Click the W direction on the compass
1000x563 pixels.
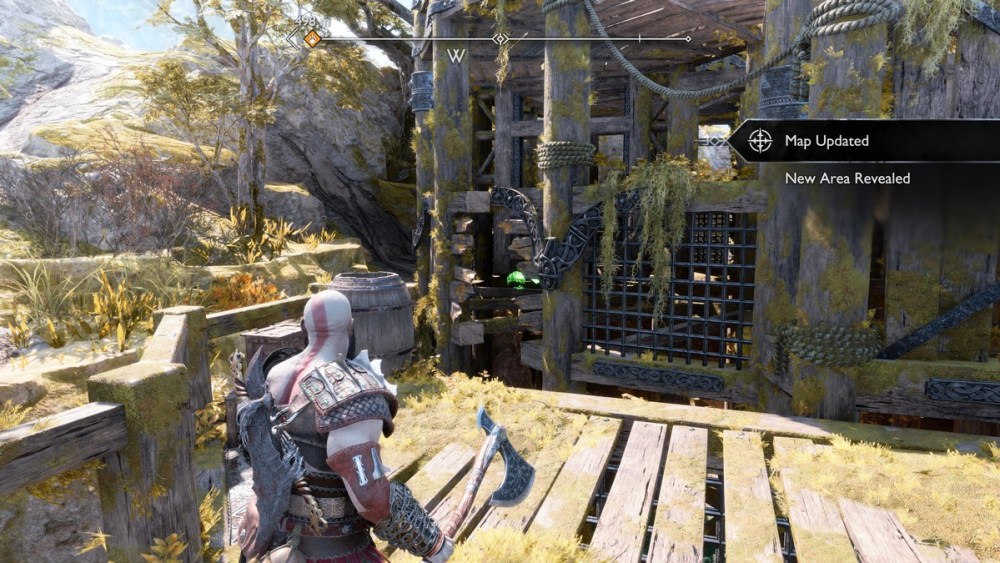[x=456, y=56]
